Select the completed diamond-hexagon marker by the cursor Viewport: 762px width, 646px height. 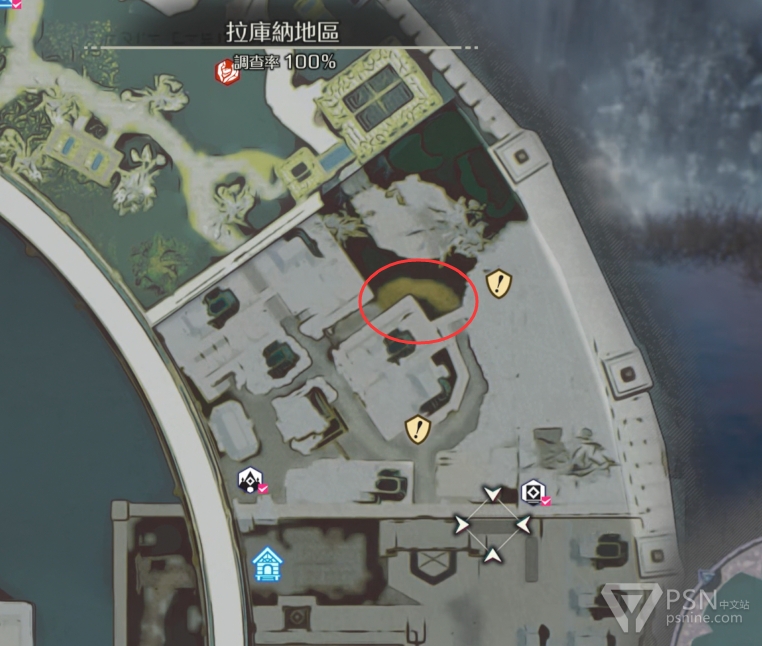coord(533,492)
